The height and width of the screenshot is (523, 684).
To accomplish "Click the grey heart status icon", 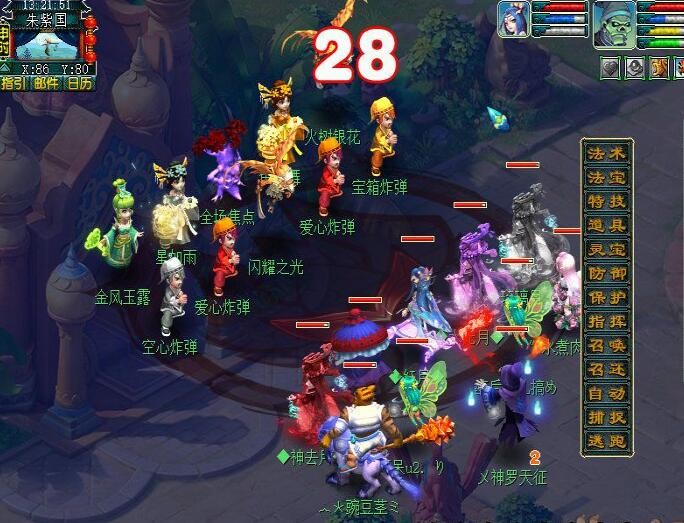I will click(x=610, y=67).
